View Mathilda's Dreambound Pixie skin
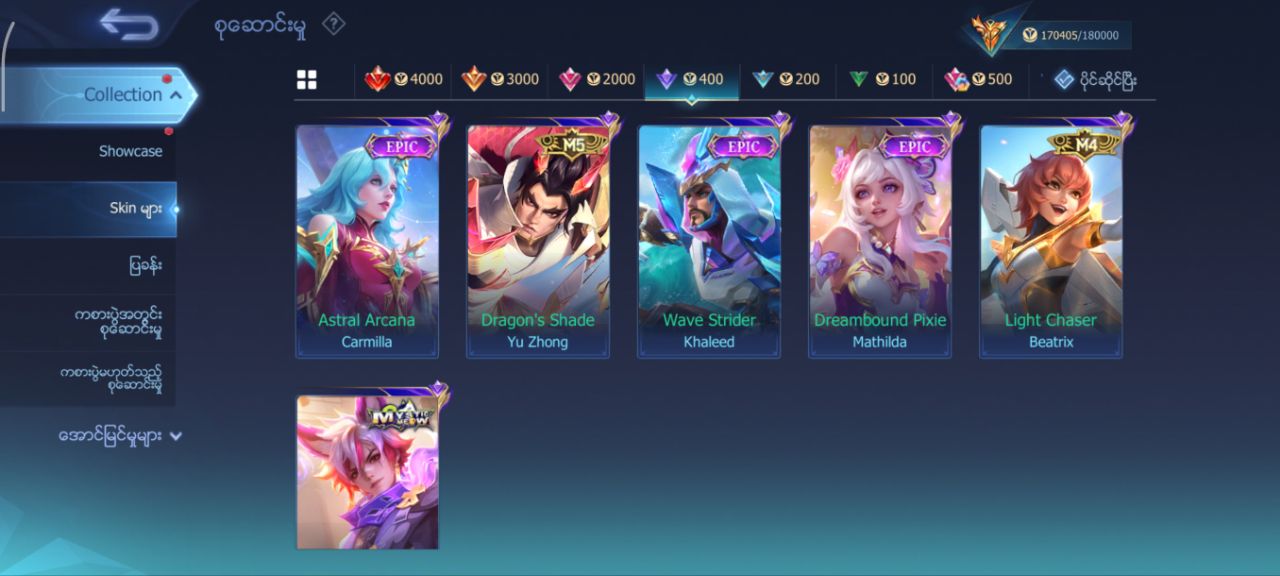The image size is (1280, 576). (880, 240)
